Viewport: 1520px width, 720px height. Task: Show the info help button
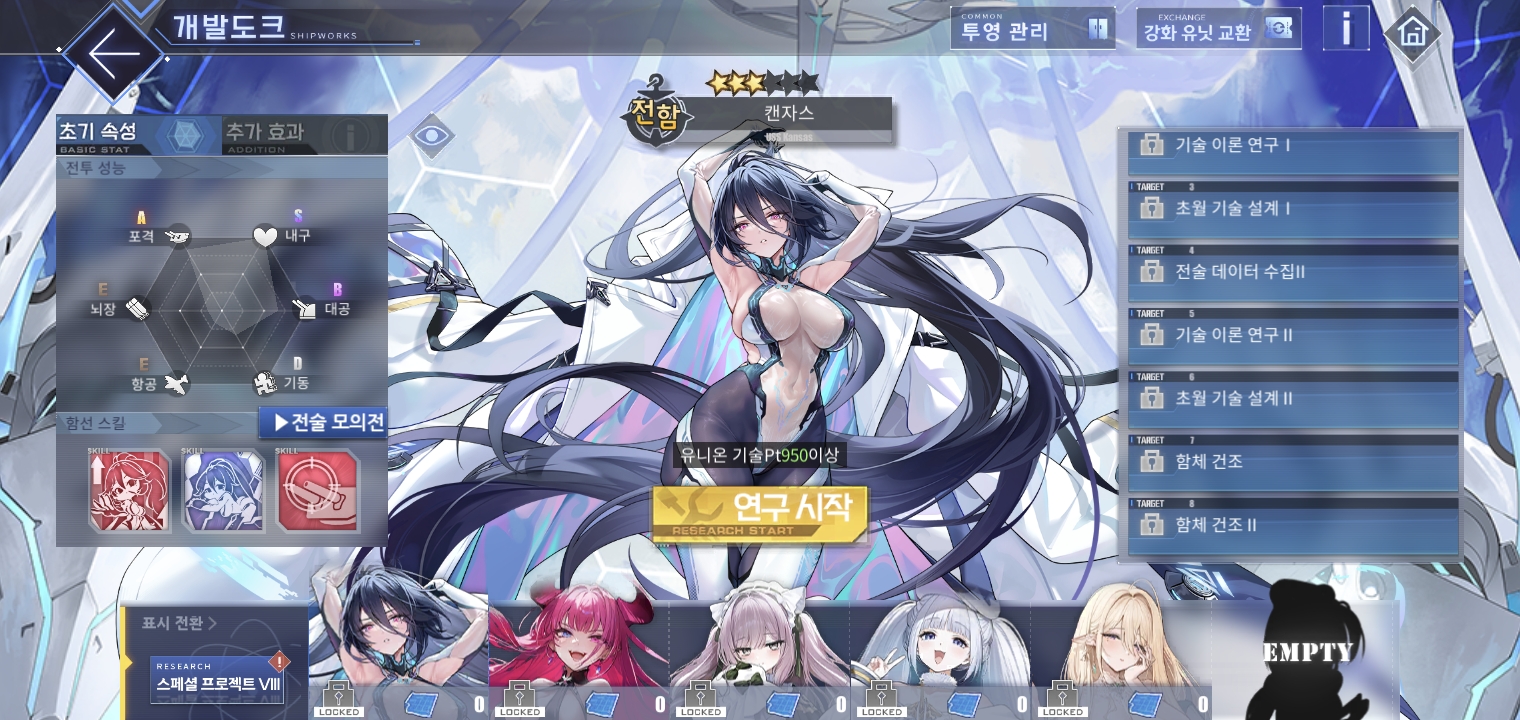point(1346,29)
